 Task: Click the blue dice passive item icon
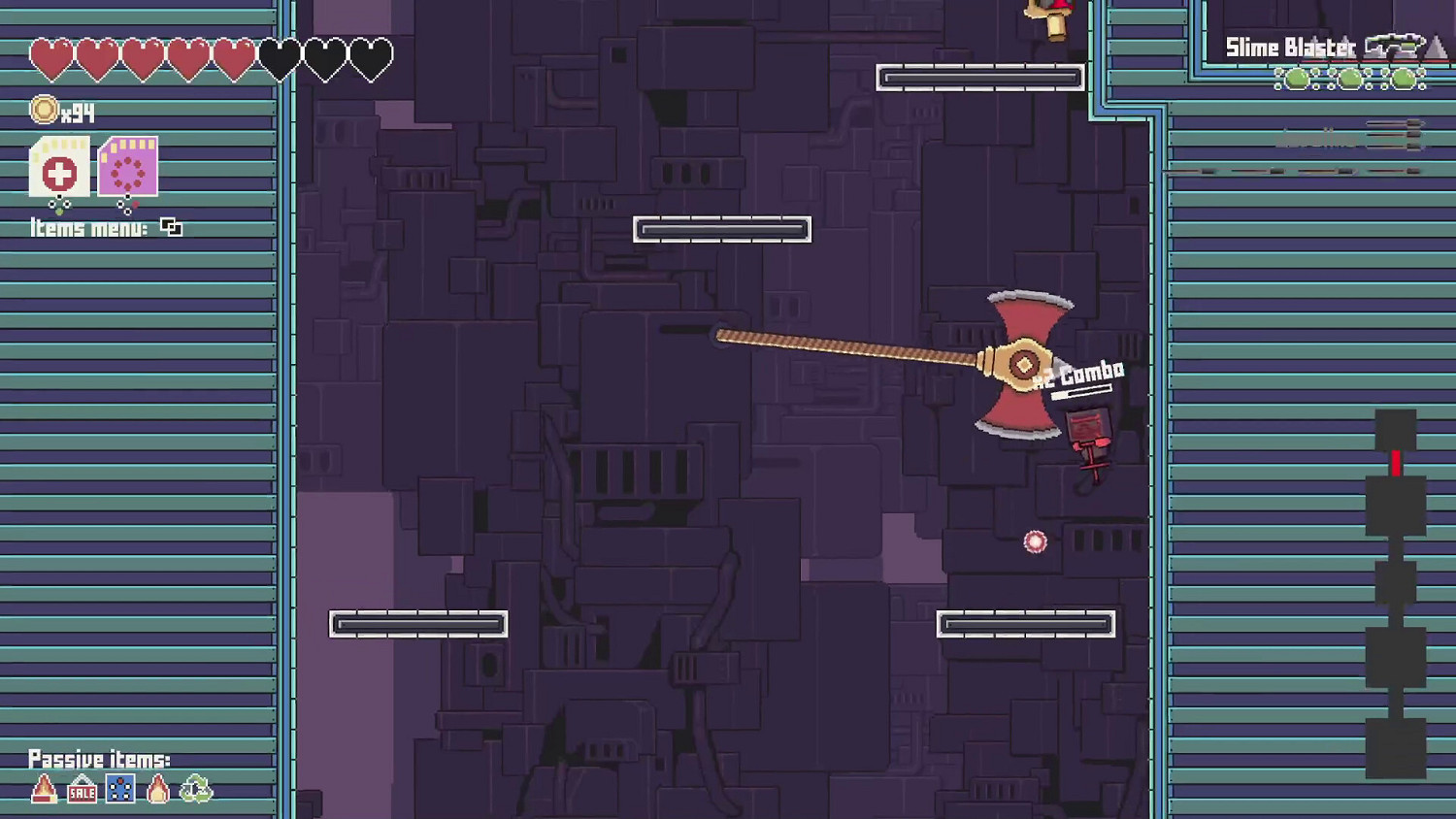(119, 789)
